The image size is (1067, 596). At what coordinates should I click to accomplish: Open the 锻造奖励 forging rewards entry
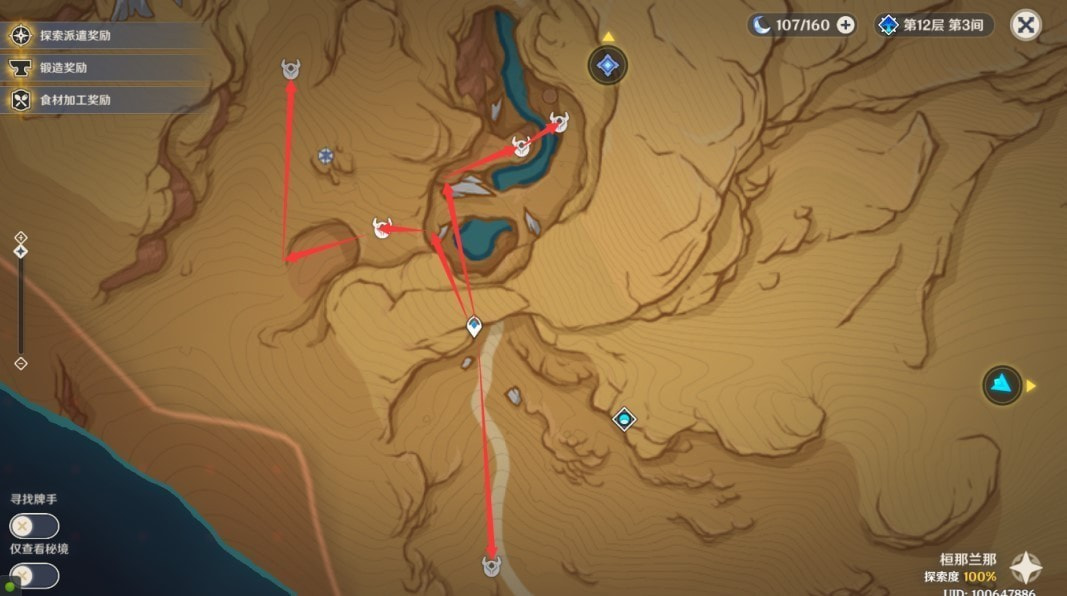tap(65, 68)
